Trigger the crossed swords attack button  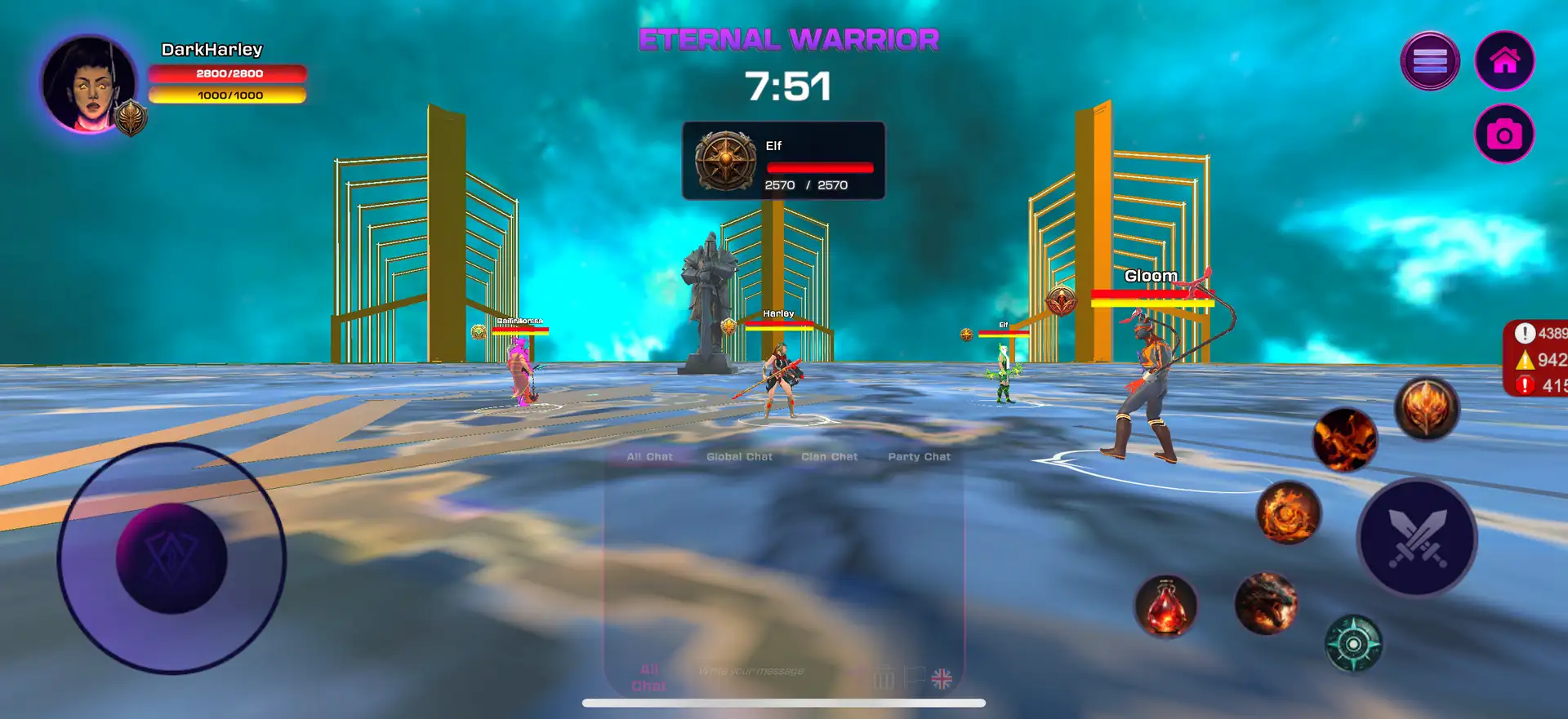1417,538
